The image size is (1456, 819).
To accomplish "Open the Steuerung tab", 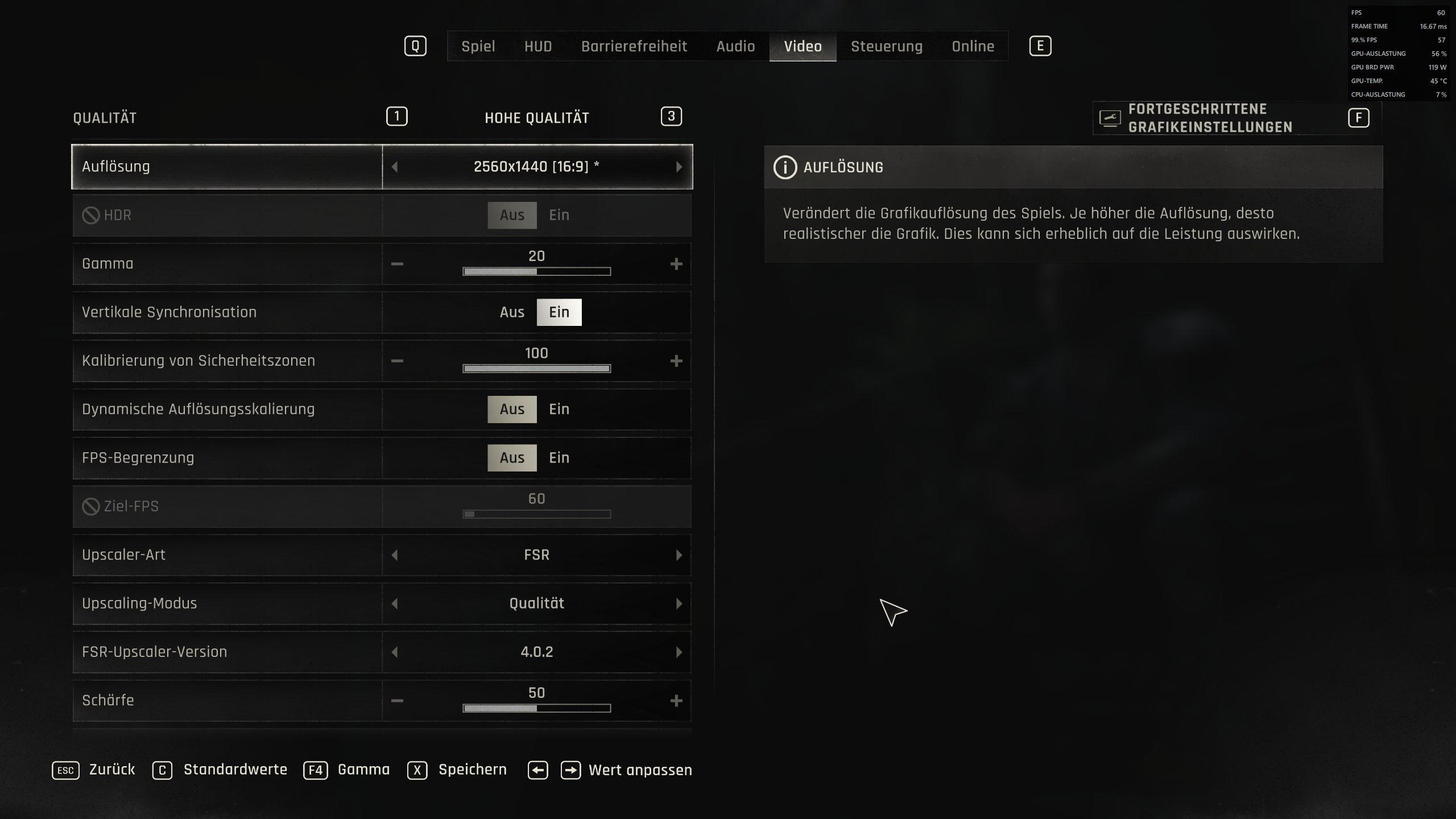I will [x=887, y=46].
